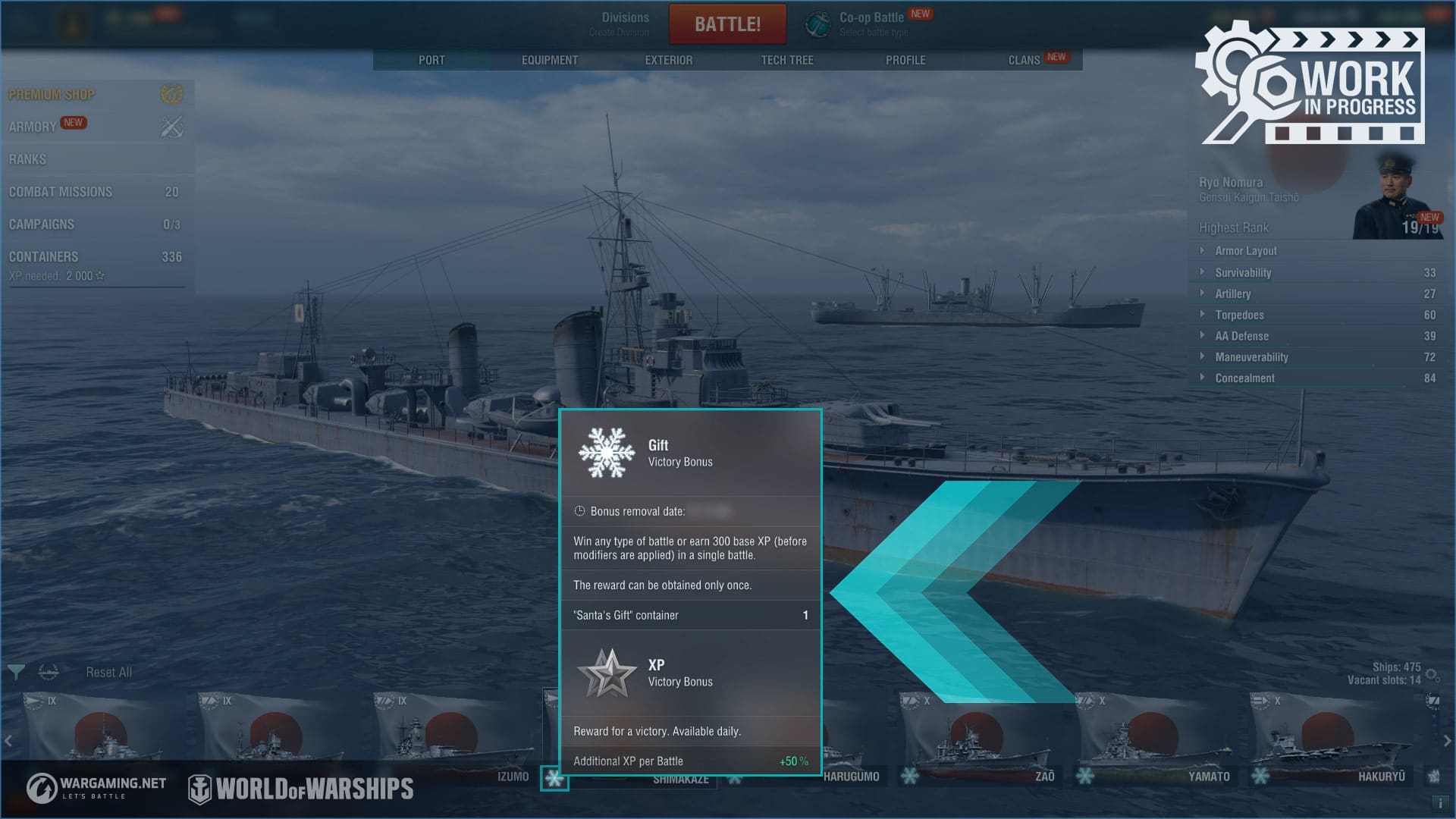The image size is (1456, 819).
Task: Open the Exterior tab
Action: (x=668, y=60)
